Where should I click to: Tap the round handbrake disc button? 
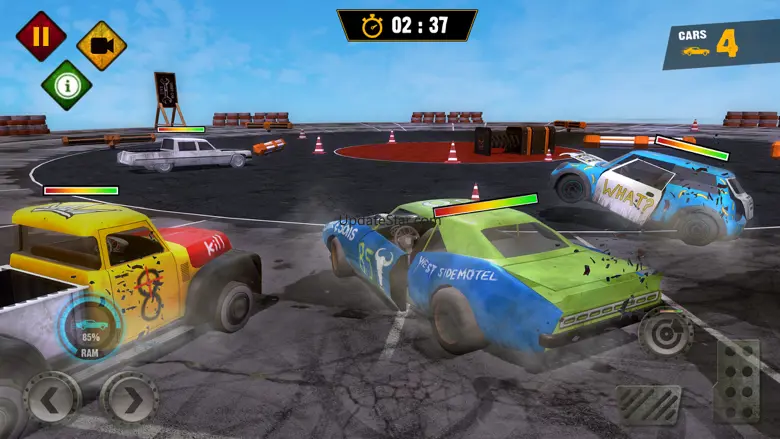pos(665,331)
